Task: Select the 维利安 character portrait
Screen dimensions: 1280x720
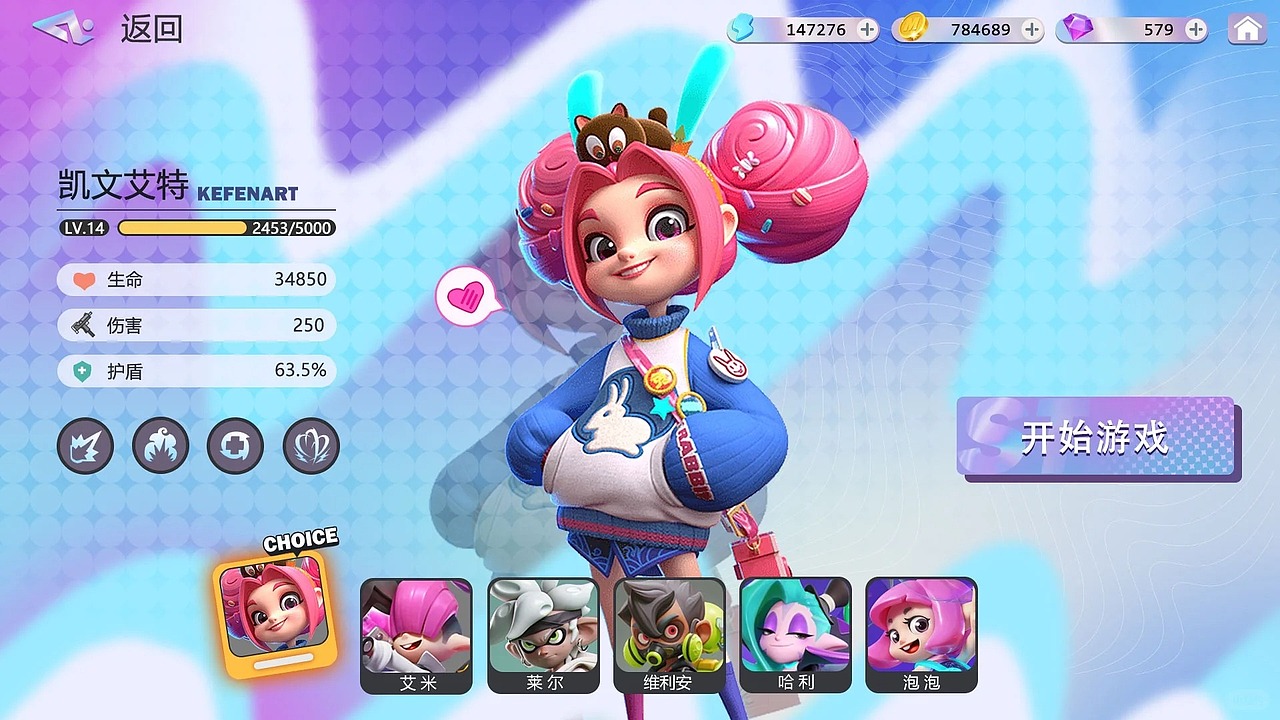Action: pyautogui.click(x=670, y=633)
